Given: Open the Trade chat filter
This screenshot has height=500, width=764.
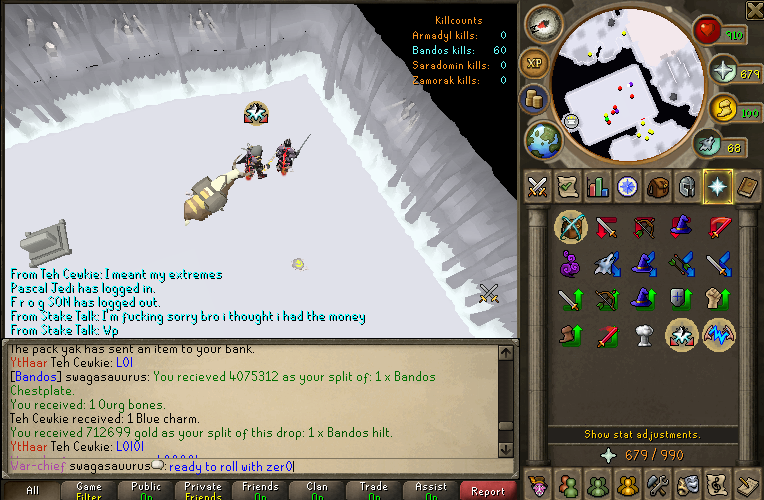Looking at the screenshot, I should coord(375,490).
